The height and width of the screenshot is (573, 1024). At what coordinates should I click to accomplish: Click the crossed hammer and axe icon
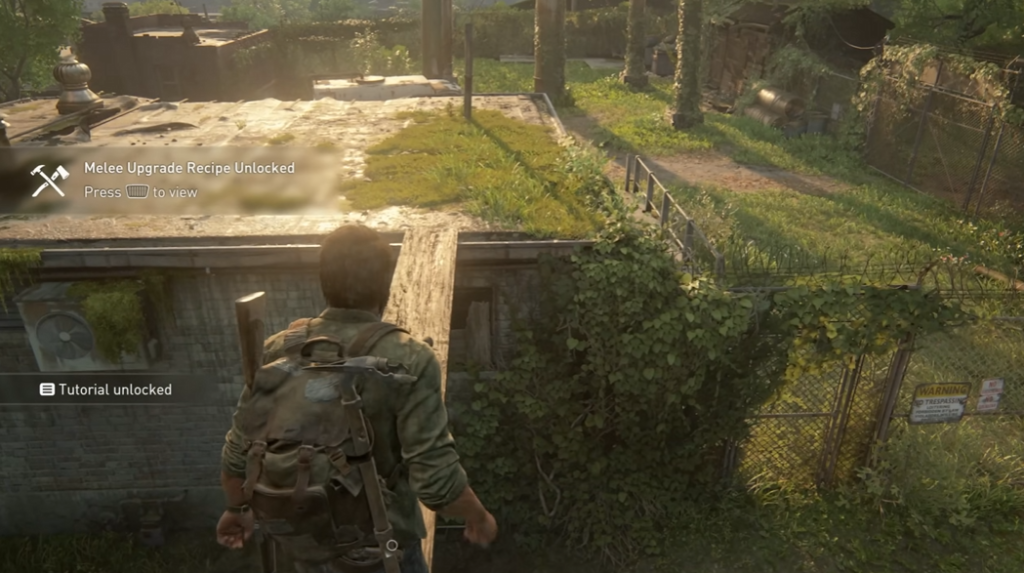point(49,180)
